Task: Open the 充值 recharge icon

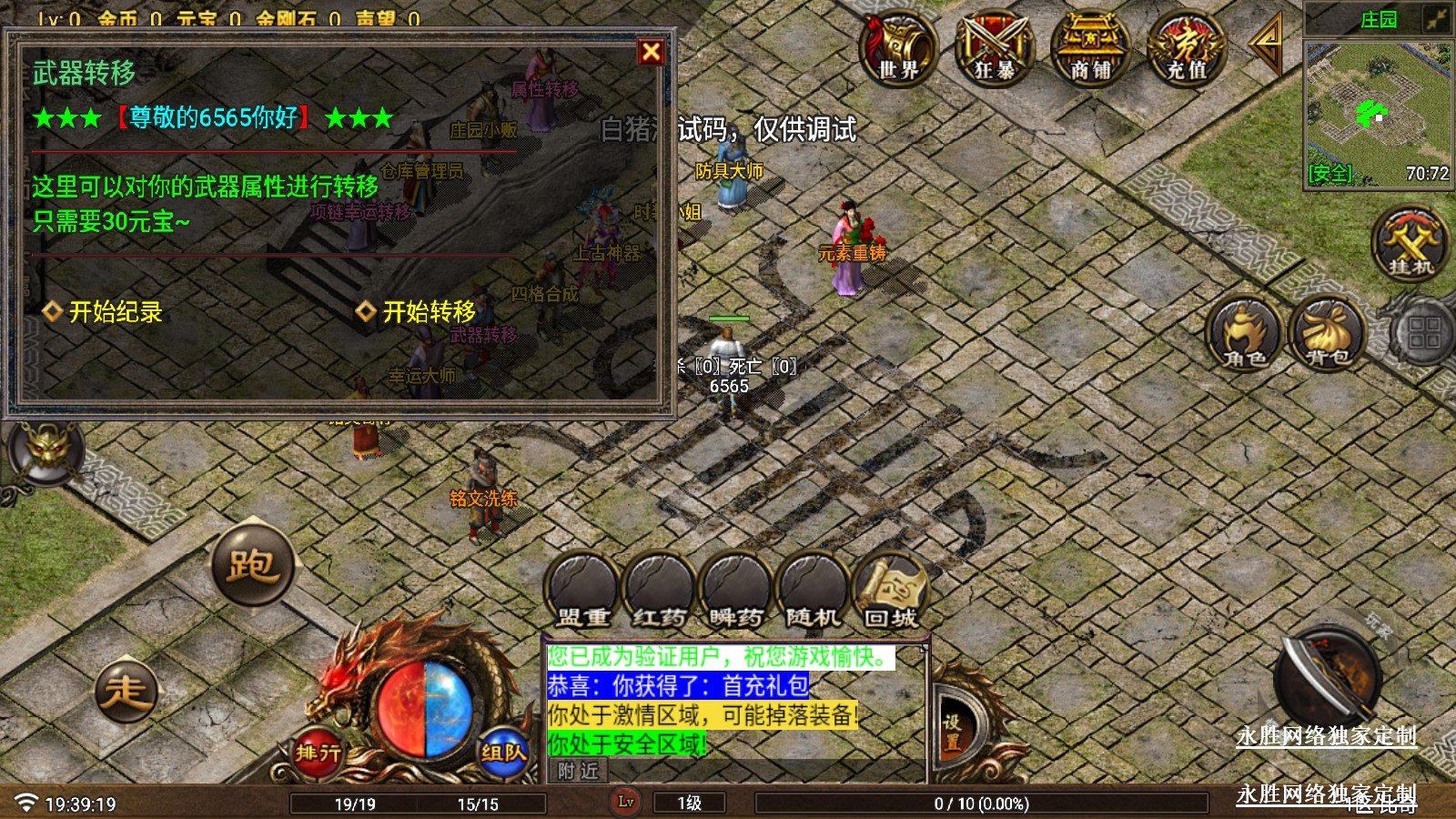Action: coord(1187,48)
